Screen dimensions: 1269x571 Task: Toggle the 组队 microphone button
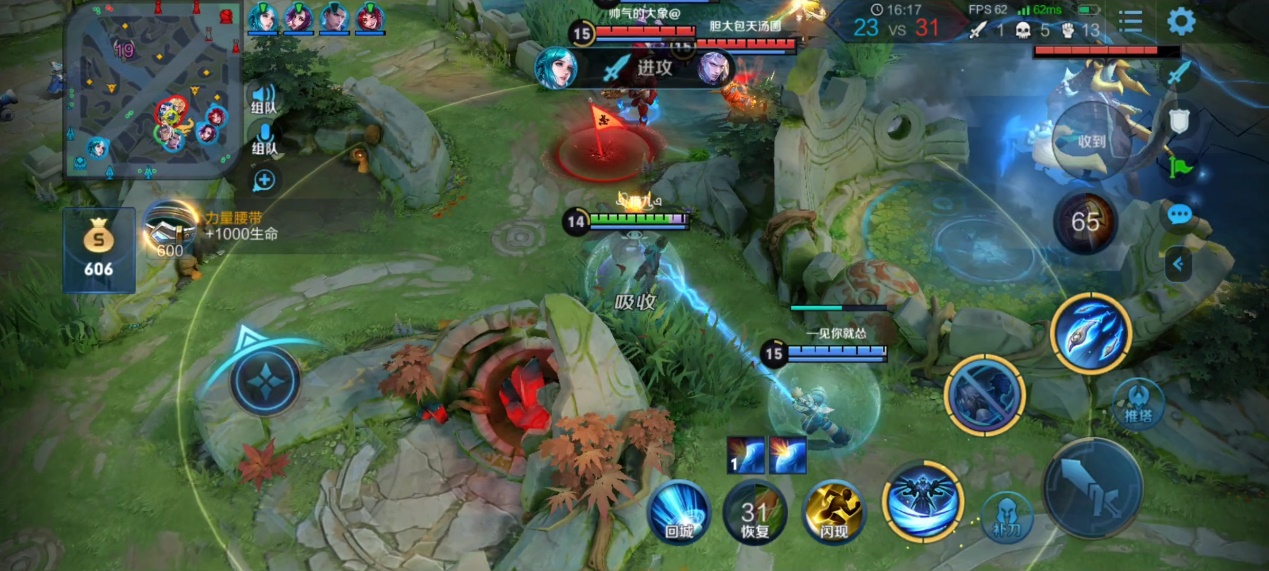[264, 138]
